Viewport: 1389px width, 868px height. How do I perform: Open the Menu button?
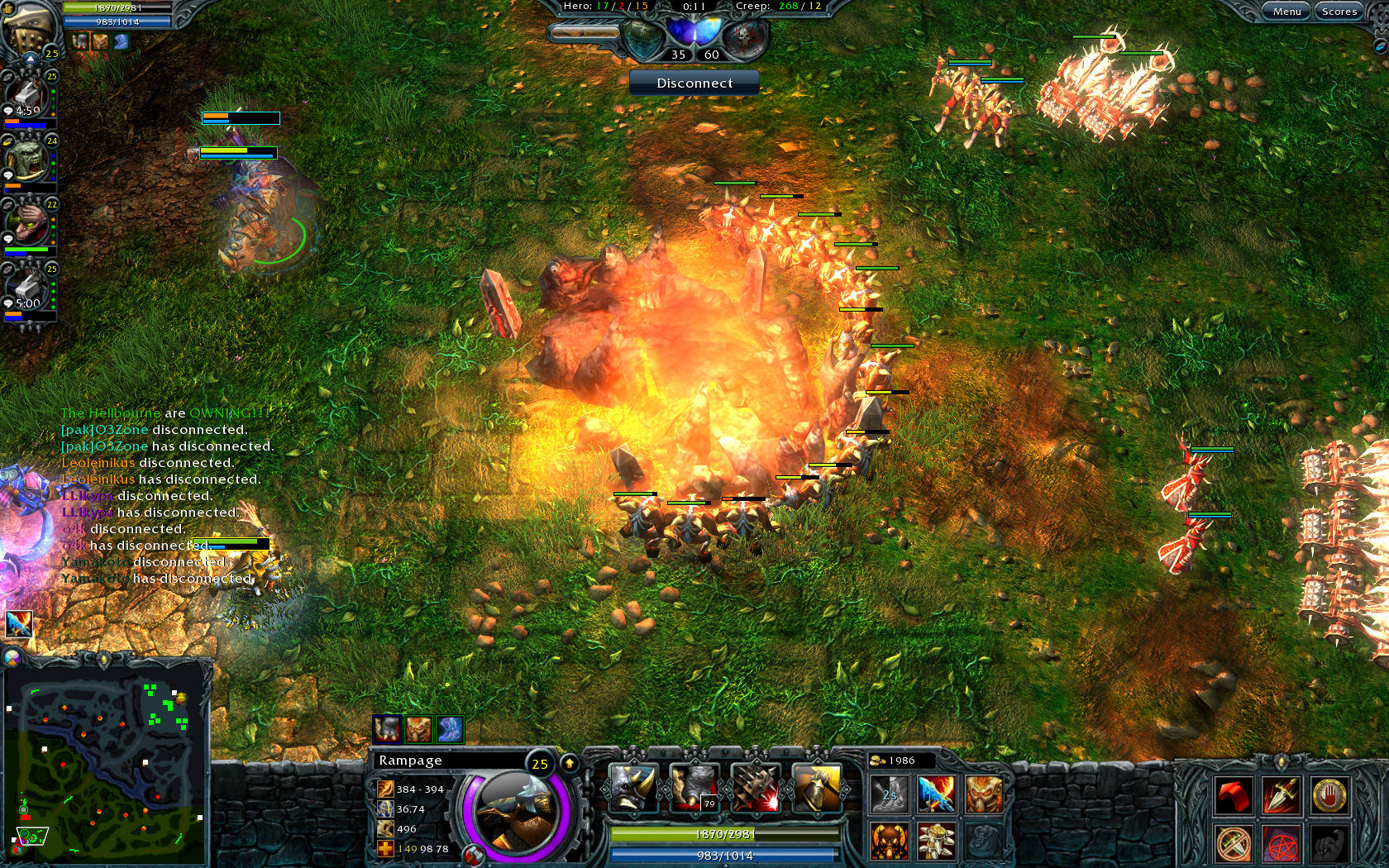coord(1286,12)
